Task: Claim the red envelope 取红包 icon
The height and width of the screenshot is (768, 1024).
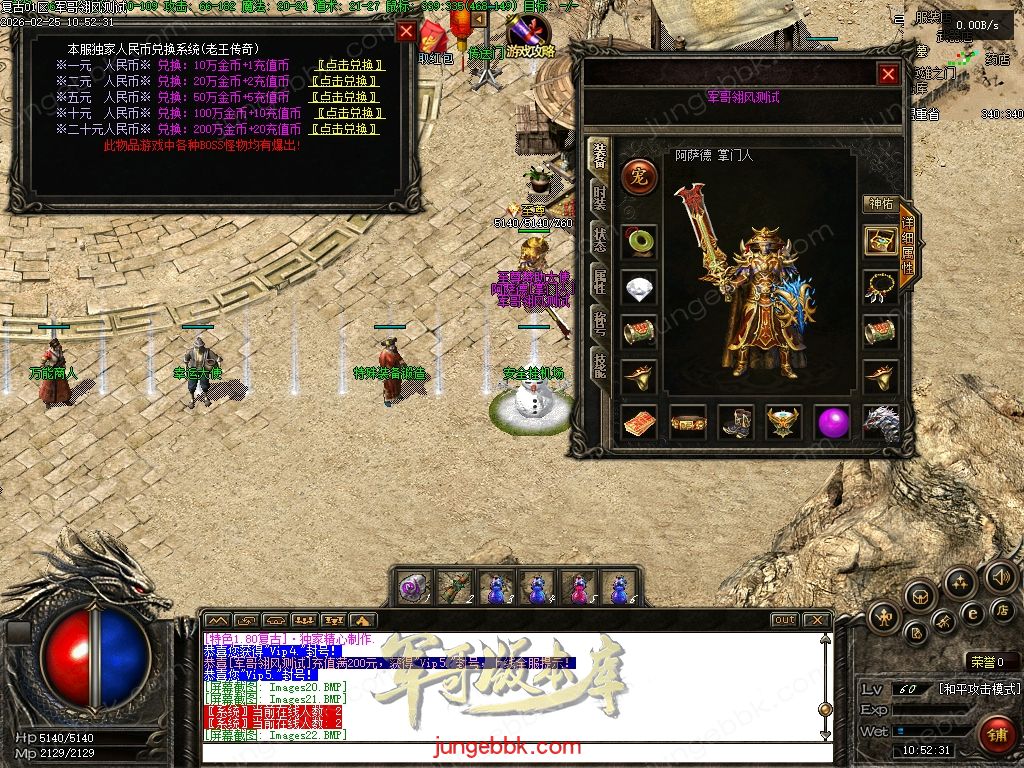Action: [435, 43]
